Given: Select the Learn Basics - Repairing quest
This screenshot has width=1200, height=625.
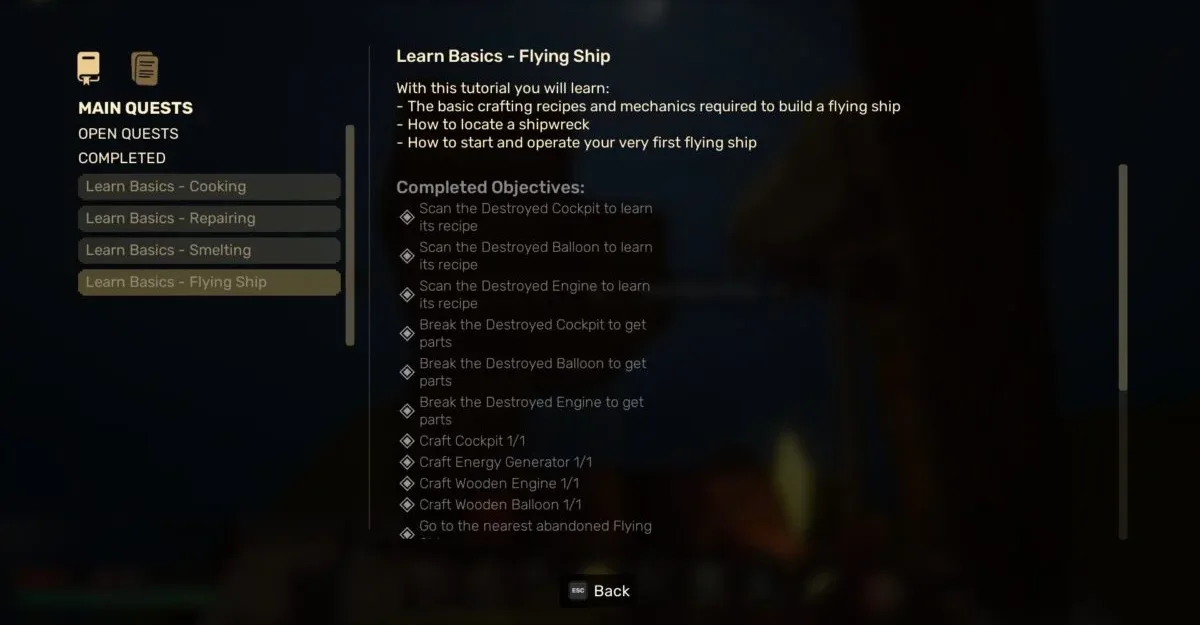Looking at the screenshot, I should 209,219.
